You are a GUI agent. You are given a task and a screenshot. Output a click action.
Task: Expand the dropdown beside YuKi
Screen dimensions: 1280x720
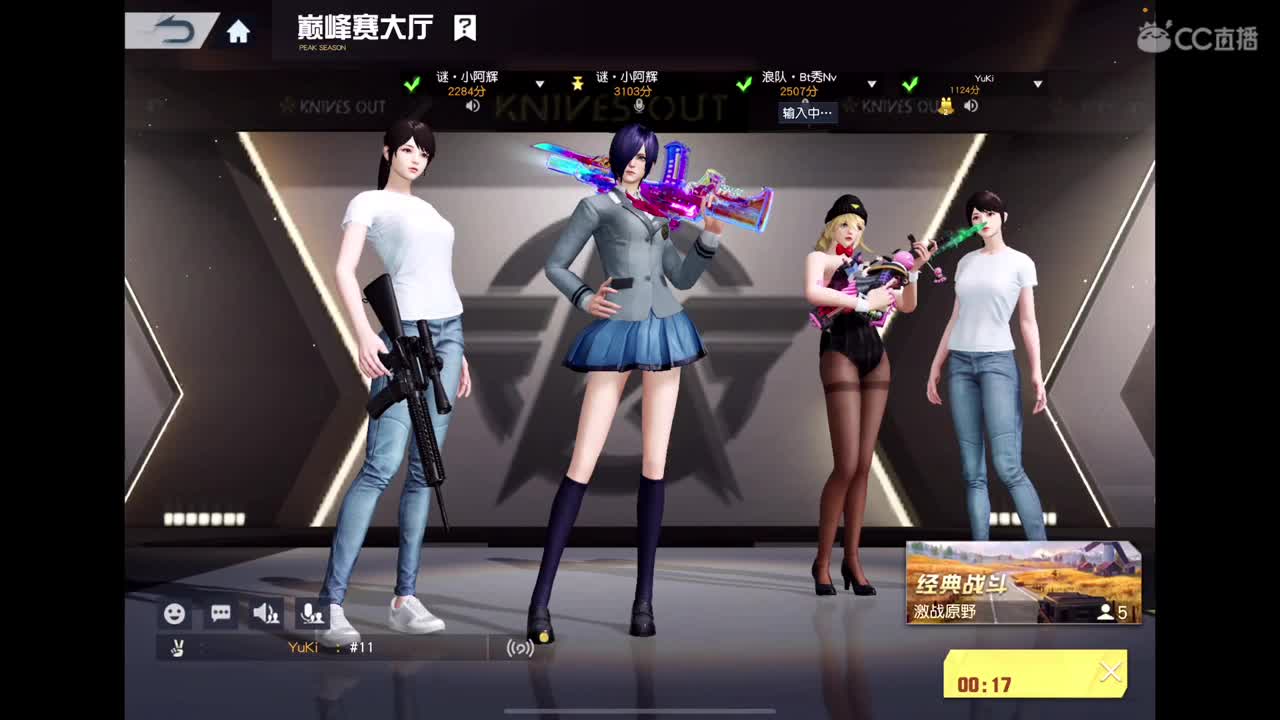[1038, 86]
